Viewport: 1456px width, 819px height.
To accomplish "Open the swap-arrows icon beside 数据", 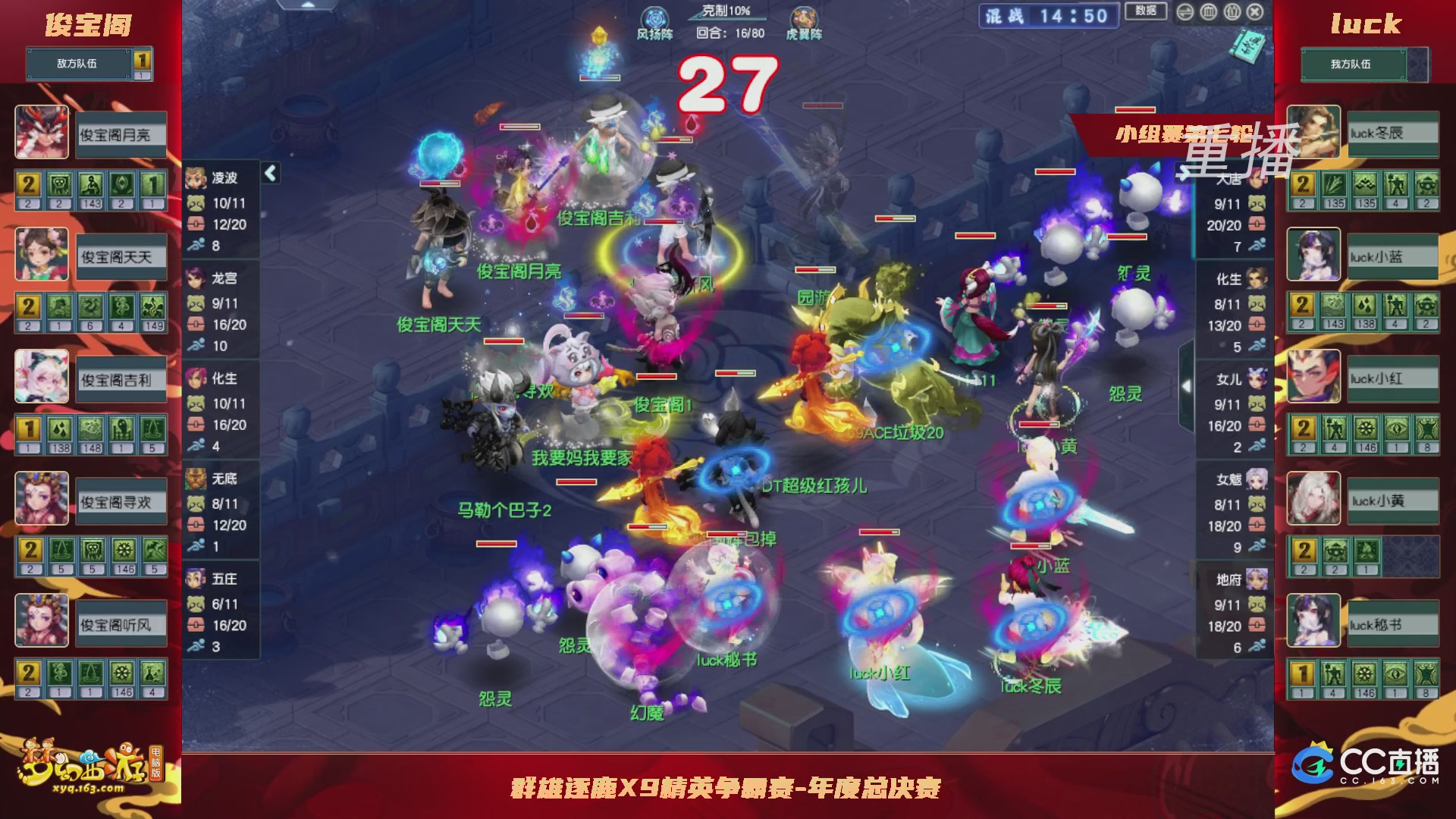I will click(x=1185, y=12).
